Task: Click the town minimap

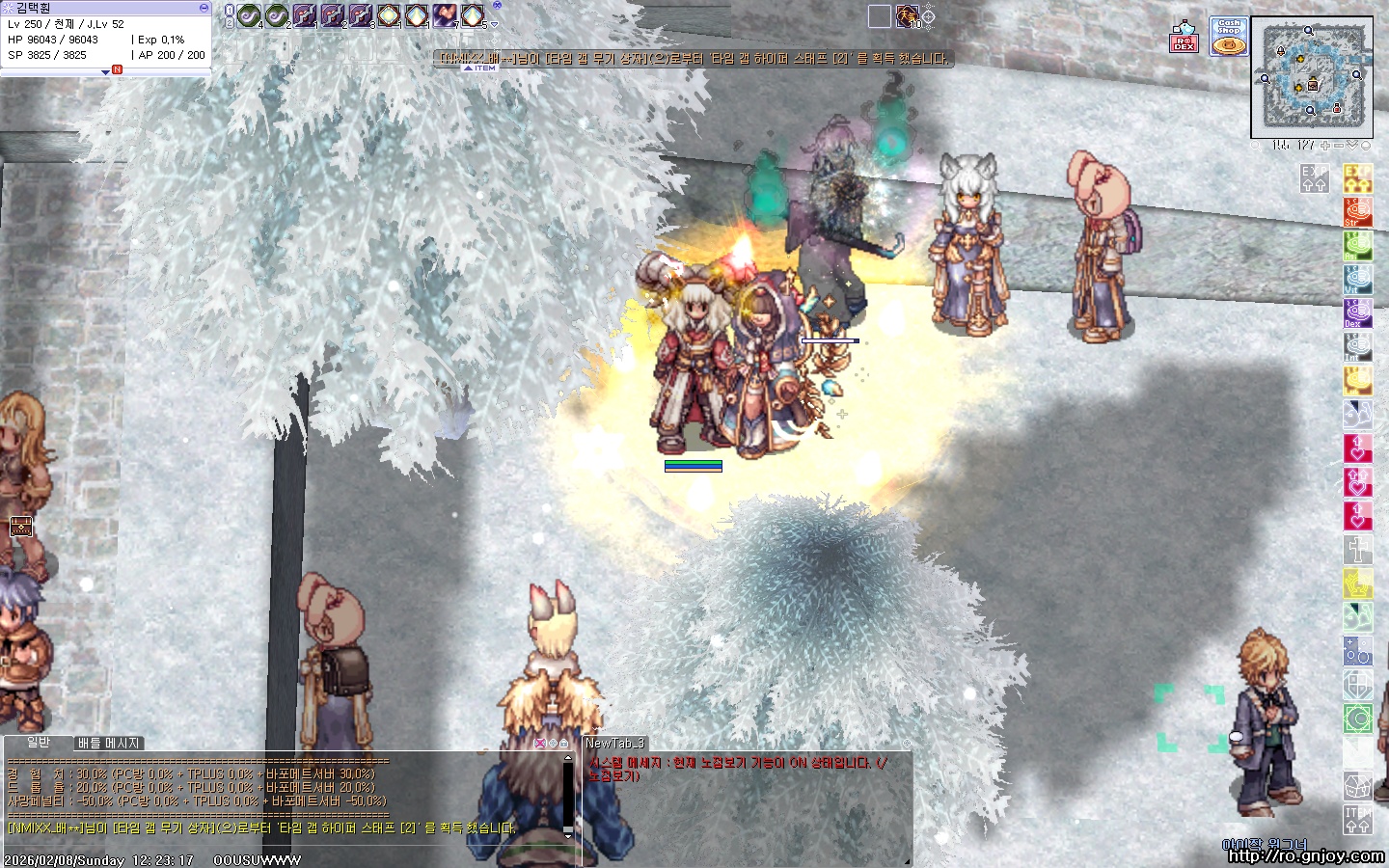Action: coord(1312,77)
